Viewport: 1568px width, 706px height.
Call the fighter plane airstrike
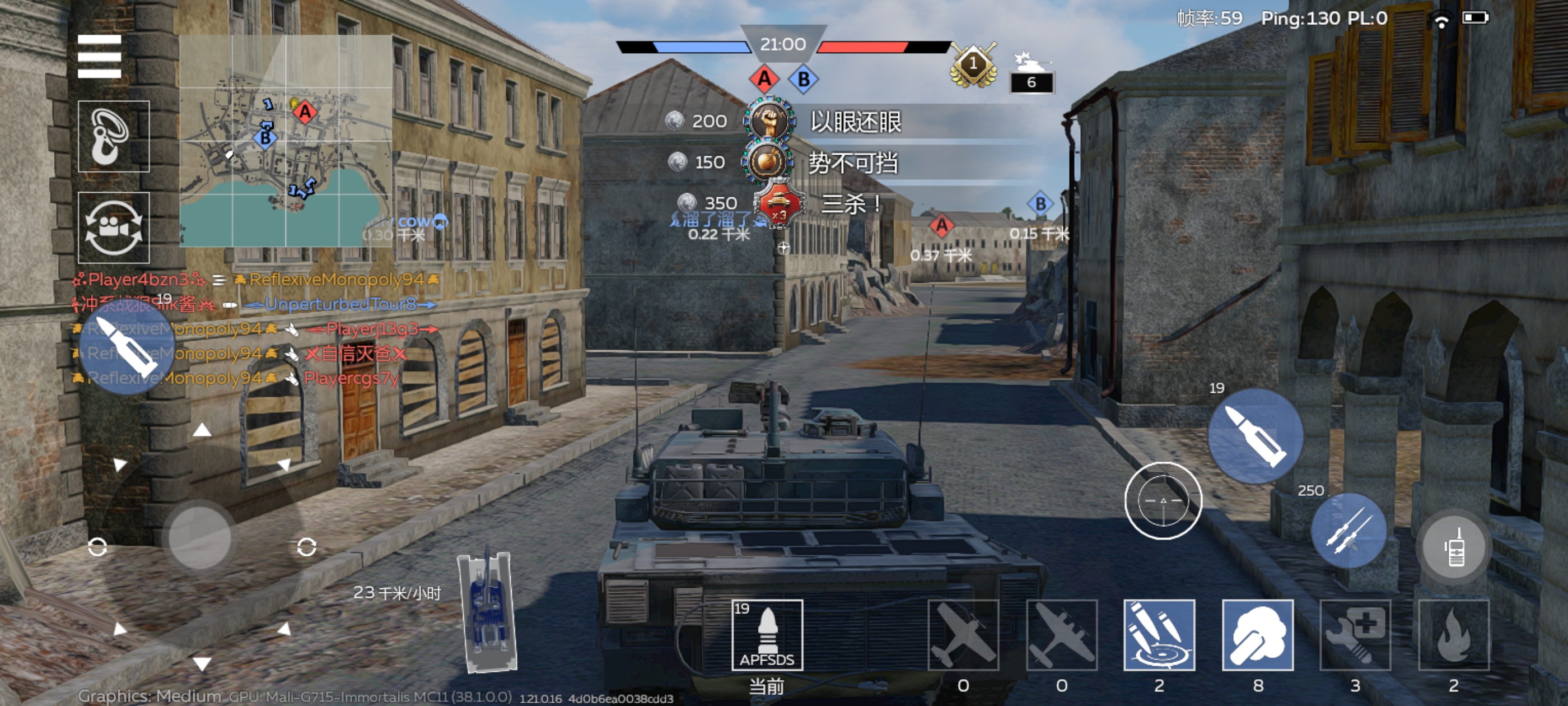point(963,635)
